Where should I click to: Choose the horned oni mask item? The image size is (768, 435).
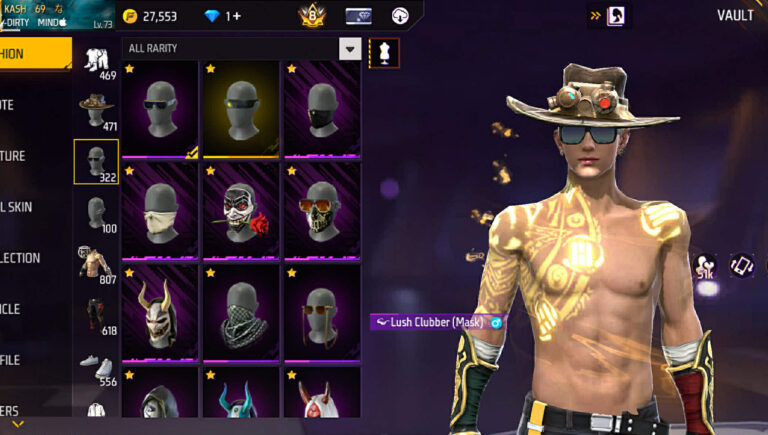[160, 313]
